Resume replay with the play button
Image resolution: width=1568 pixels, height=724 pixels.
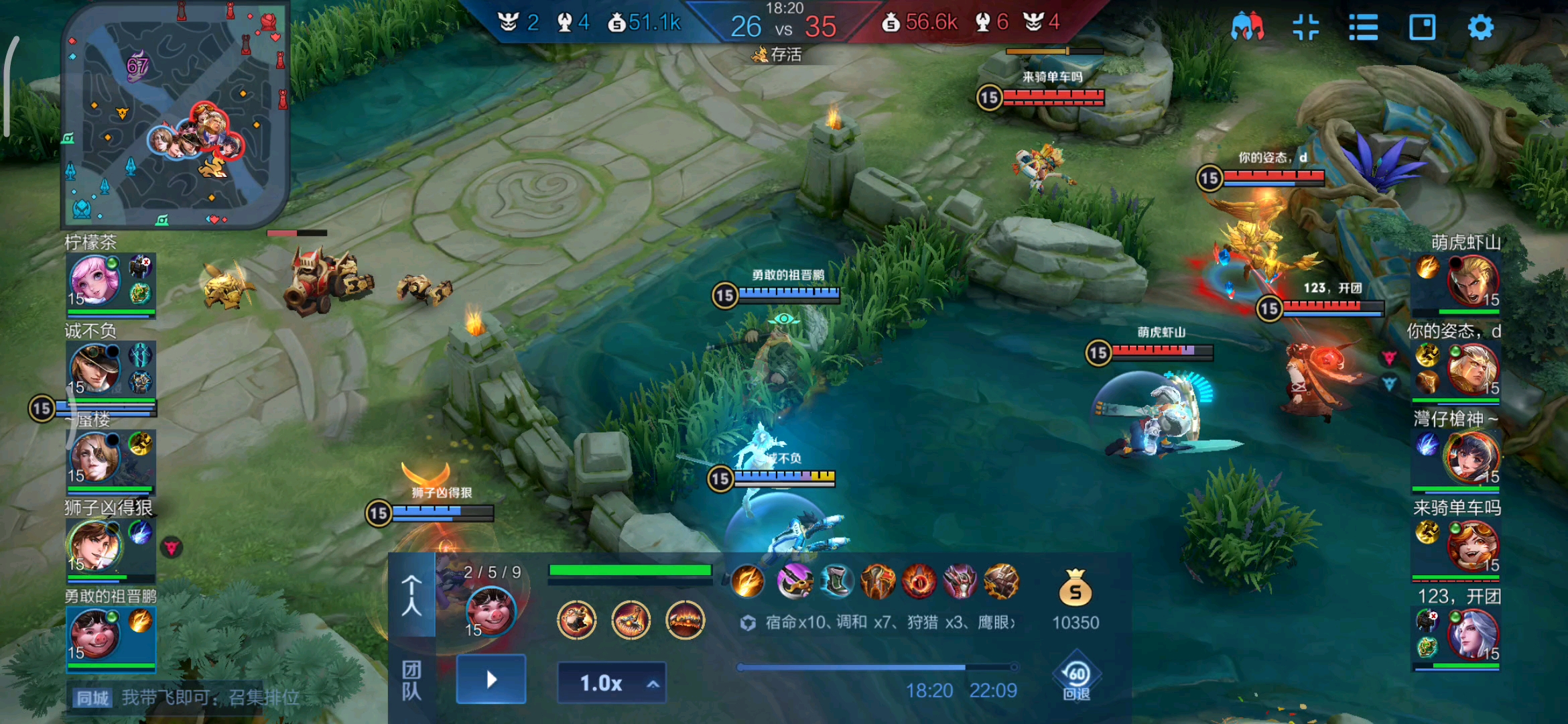point(491,680)
